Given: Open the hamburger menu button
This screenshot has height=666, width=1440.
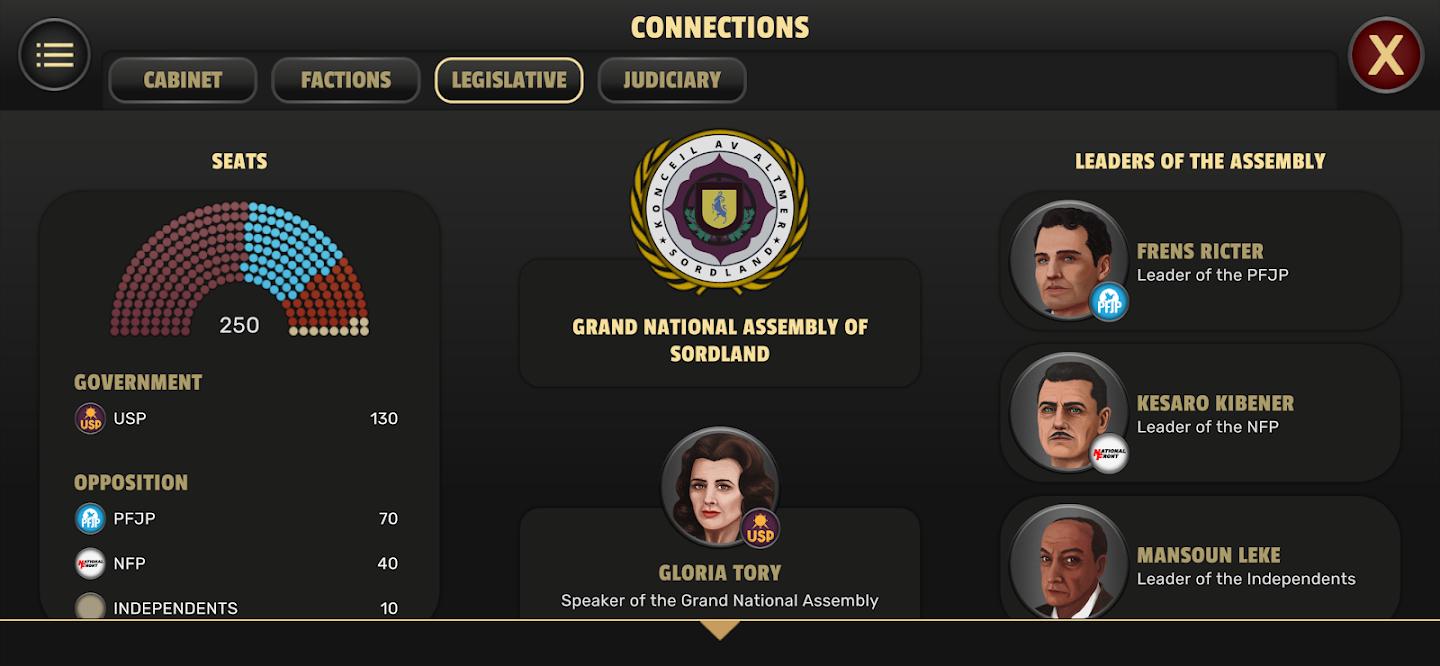Looking at the screenshot, I should point(54,55).
